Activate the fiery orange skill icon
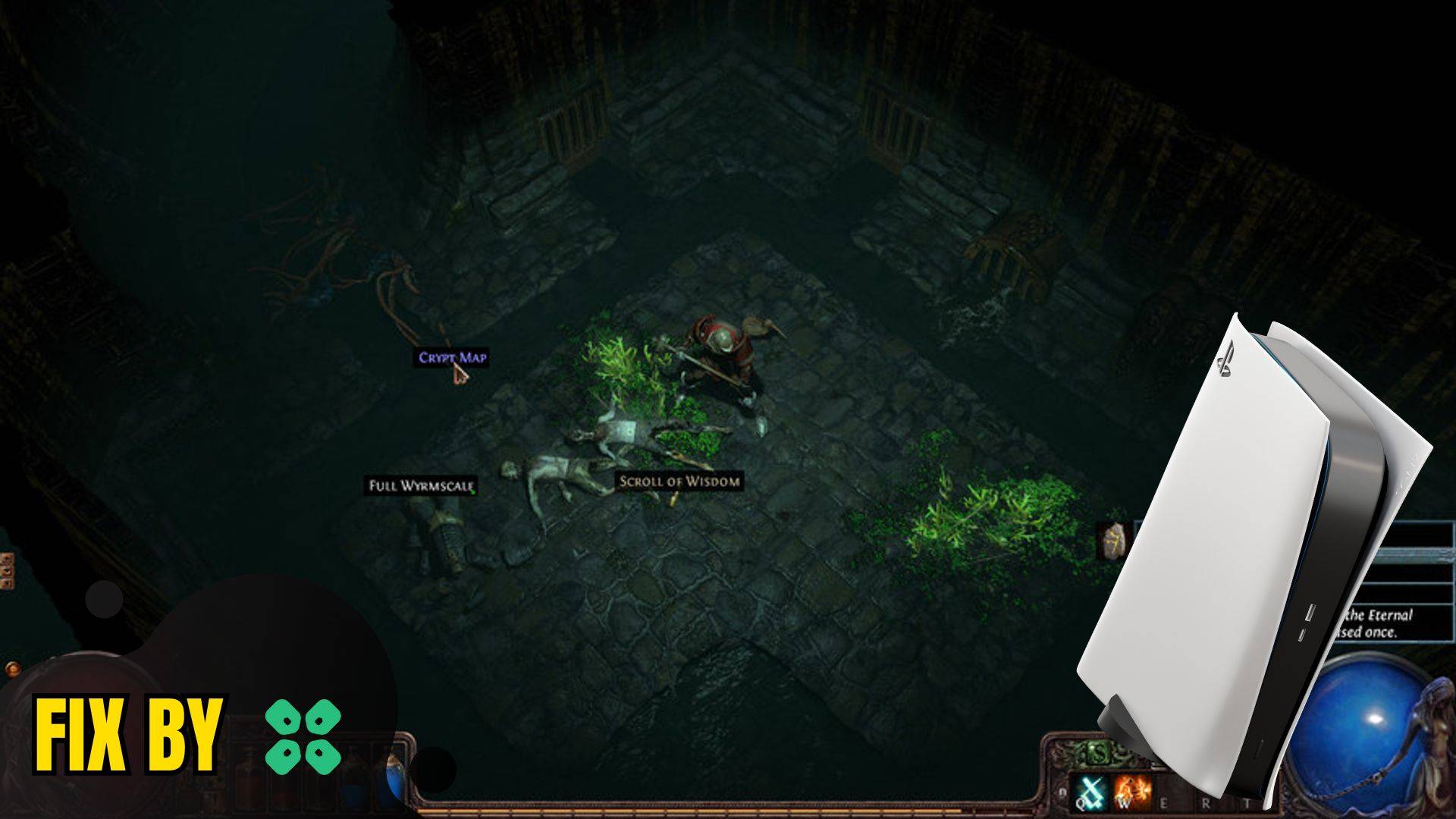1456x819 pixels. [x=1133, y=792]
